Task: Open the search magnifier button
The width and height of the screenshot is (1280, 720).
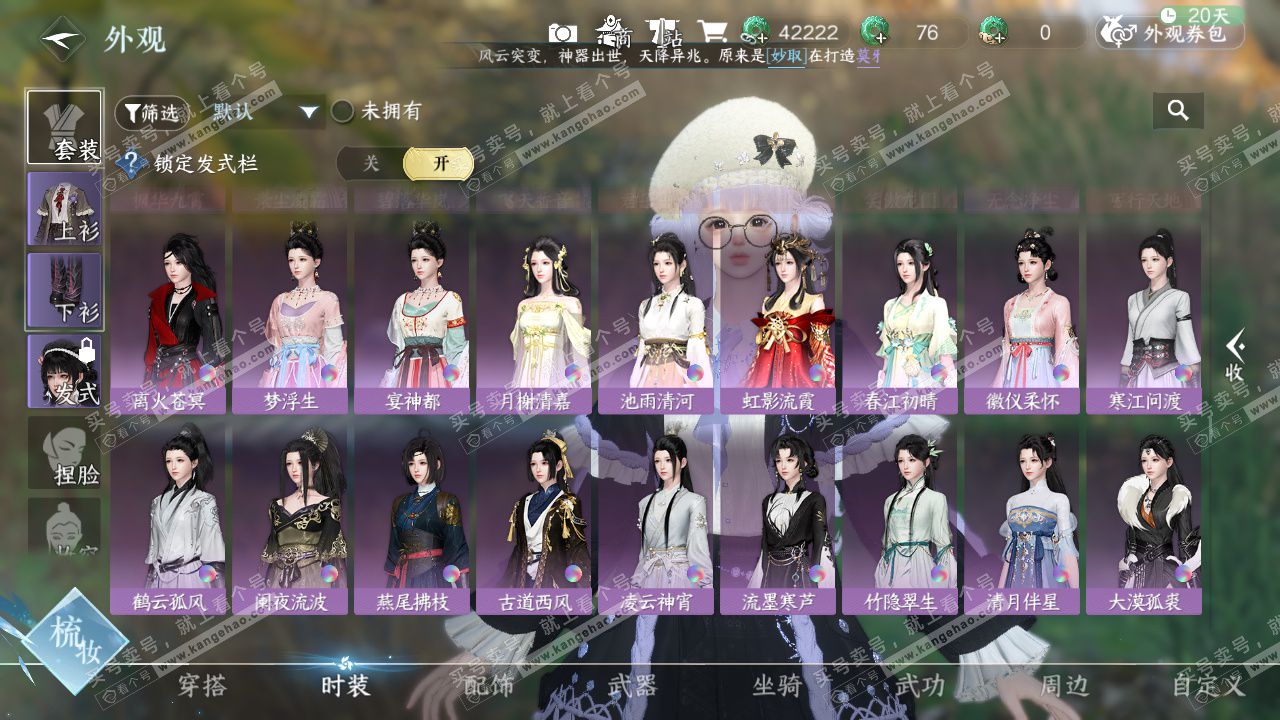Action: pyautogui.click(x=1178, y=111)
